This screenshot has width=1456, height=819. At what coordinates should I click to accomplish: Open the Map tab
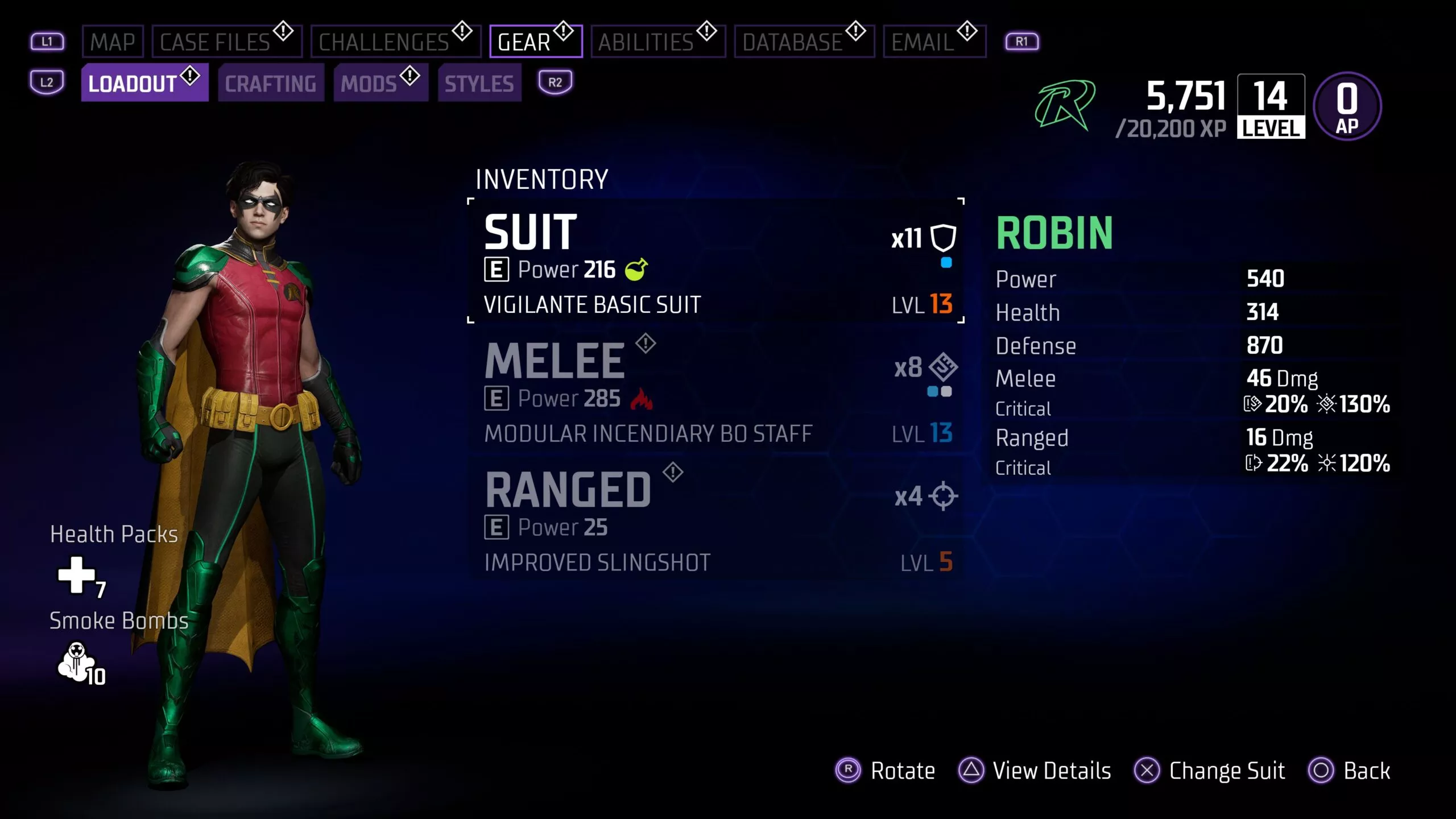tap(113, 42)
